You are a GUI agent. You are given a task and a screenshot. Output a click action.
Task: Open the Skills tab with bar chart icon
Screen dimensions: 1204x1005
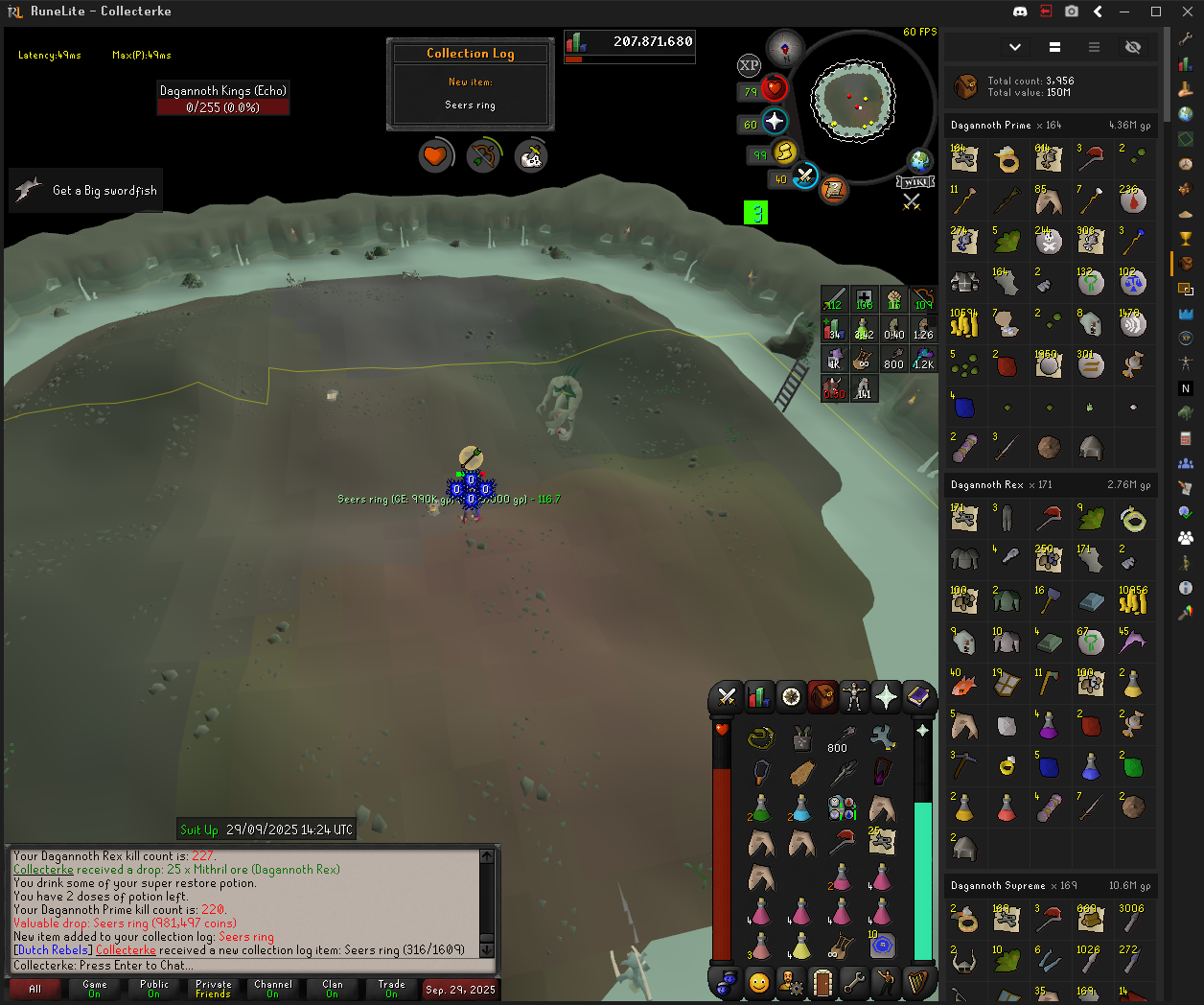(x=758, y=697)
